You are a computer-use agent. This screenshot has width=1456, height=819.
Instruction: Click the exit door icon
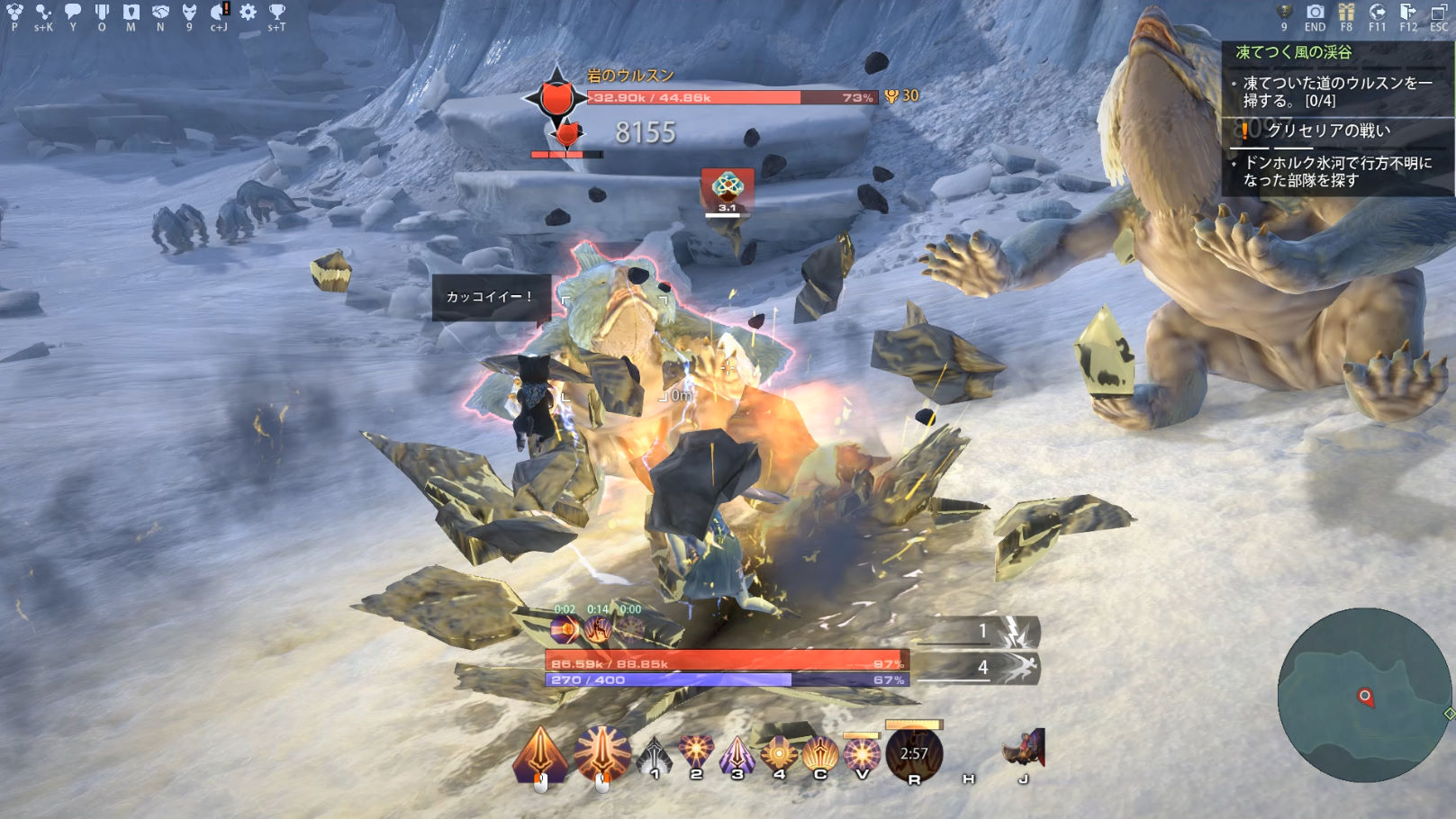(1407, 12)
